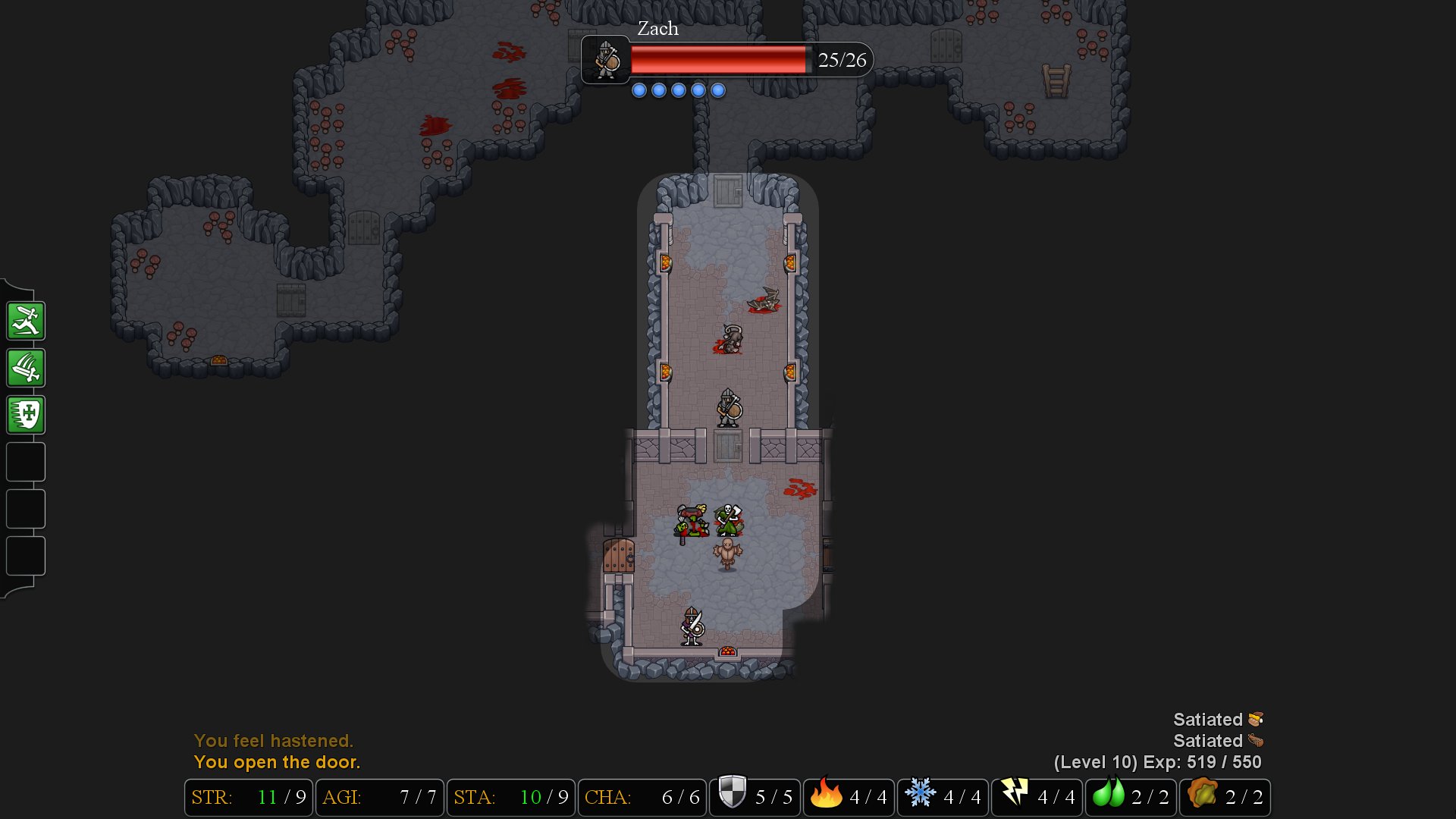
Task: Click Zach's character portrait
Action: point(604,60)
